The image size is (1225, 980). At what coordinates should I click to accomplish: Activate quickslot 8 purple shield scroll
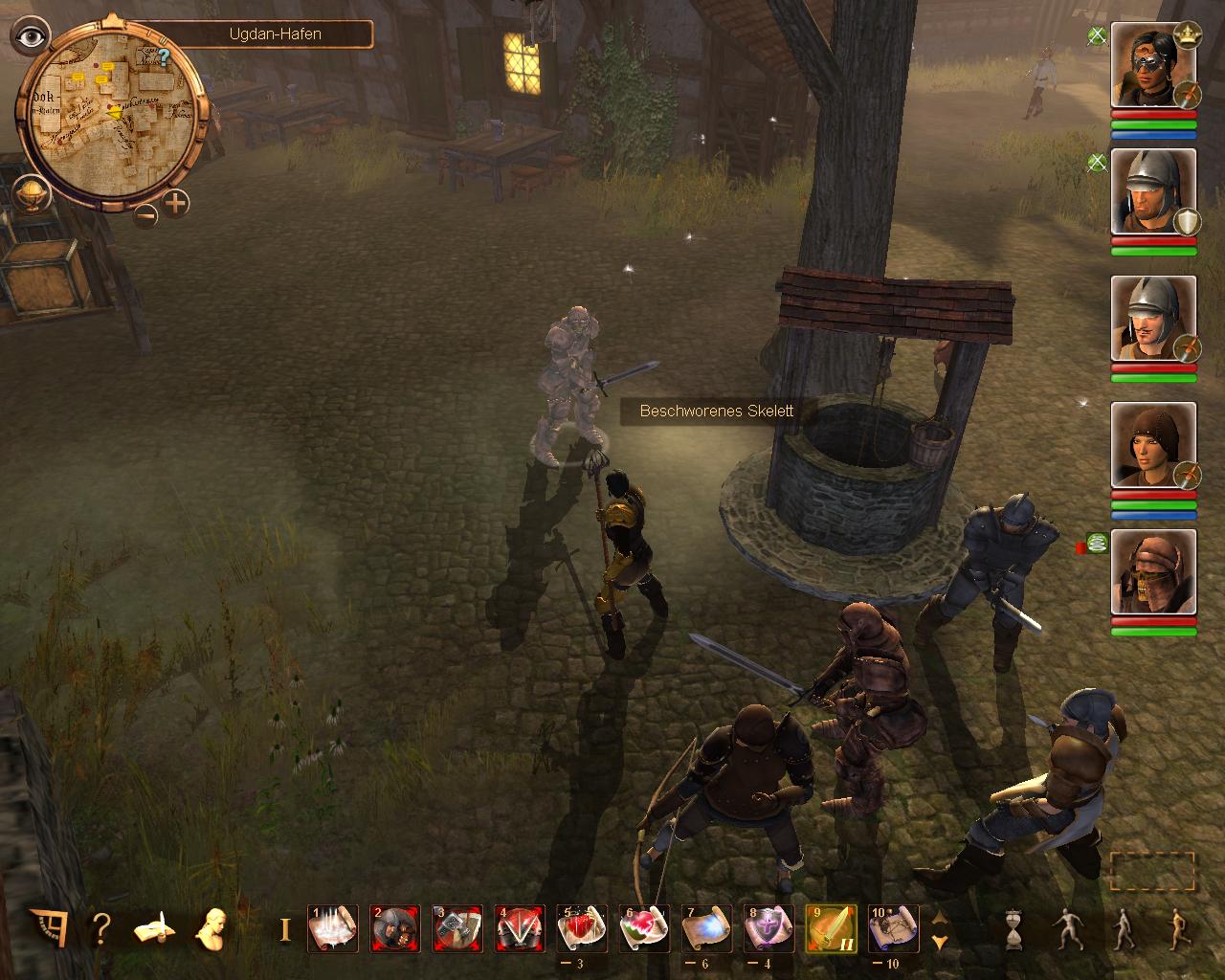tap(768, 928)
